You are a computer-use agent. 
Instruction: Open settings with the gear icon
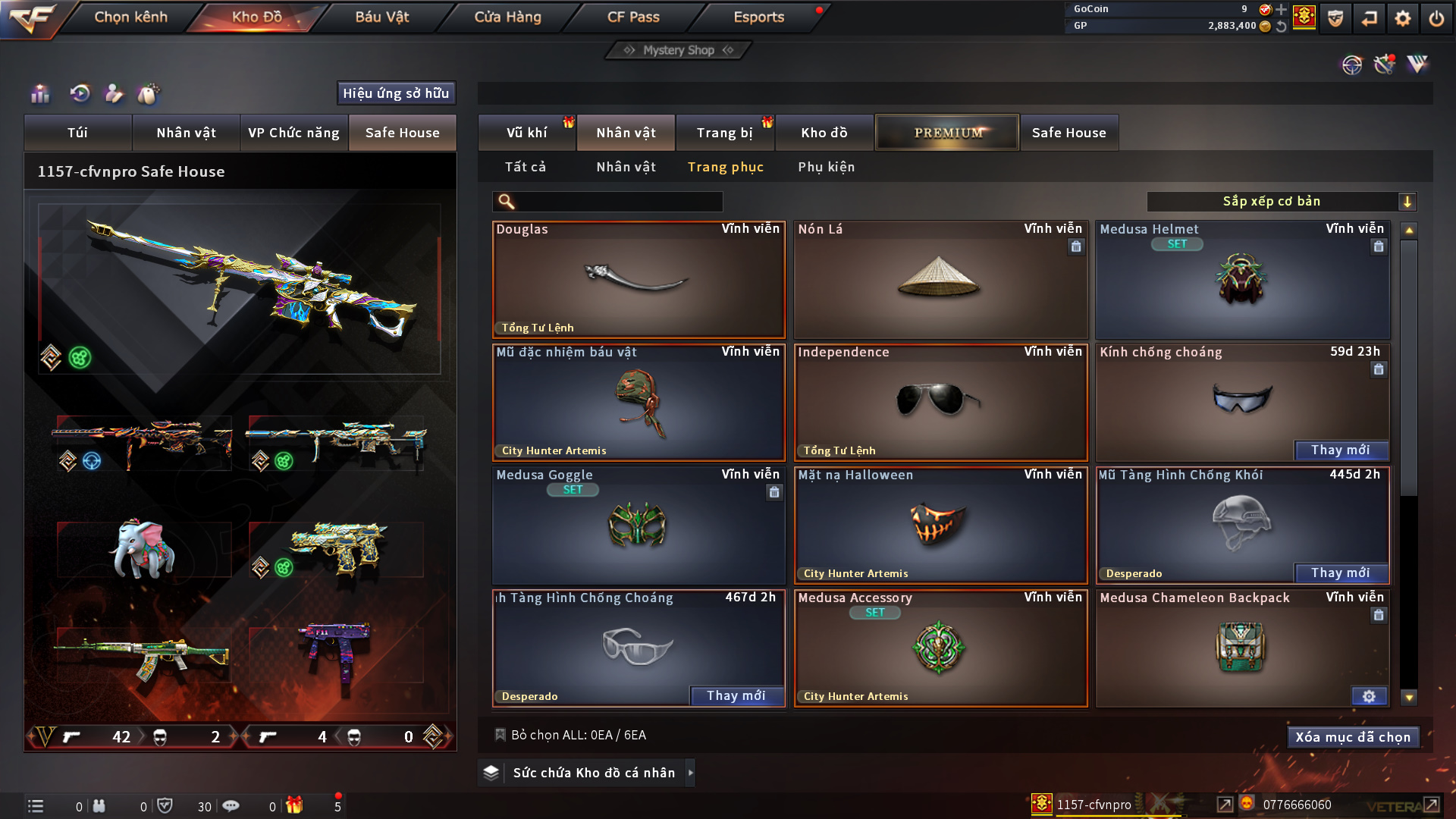point(1402,17)
